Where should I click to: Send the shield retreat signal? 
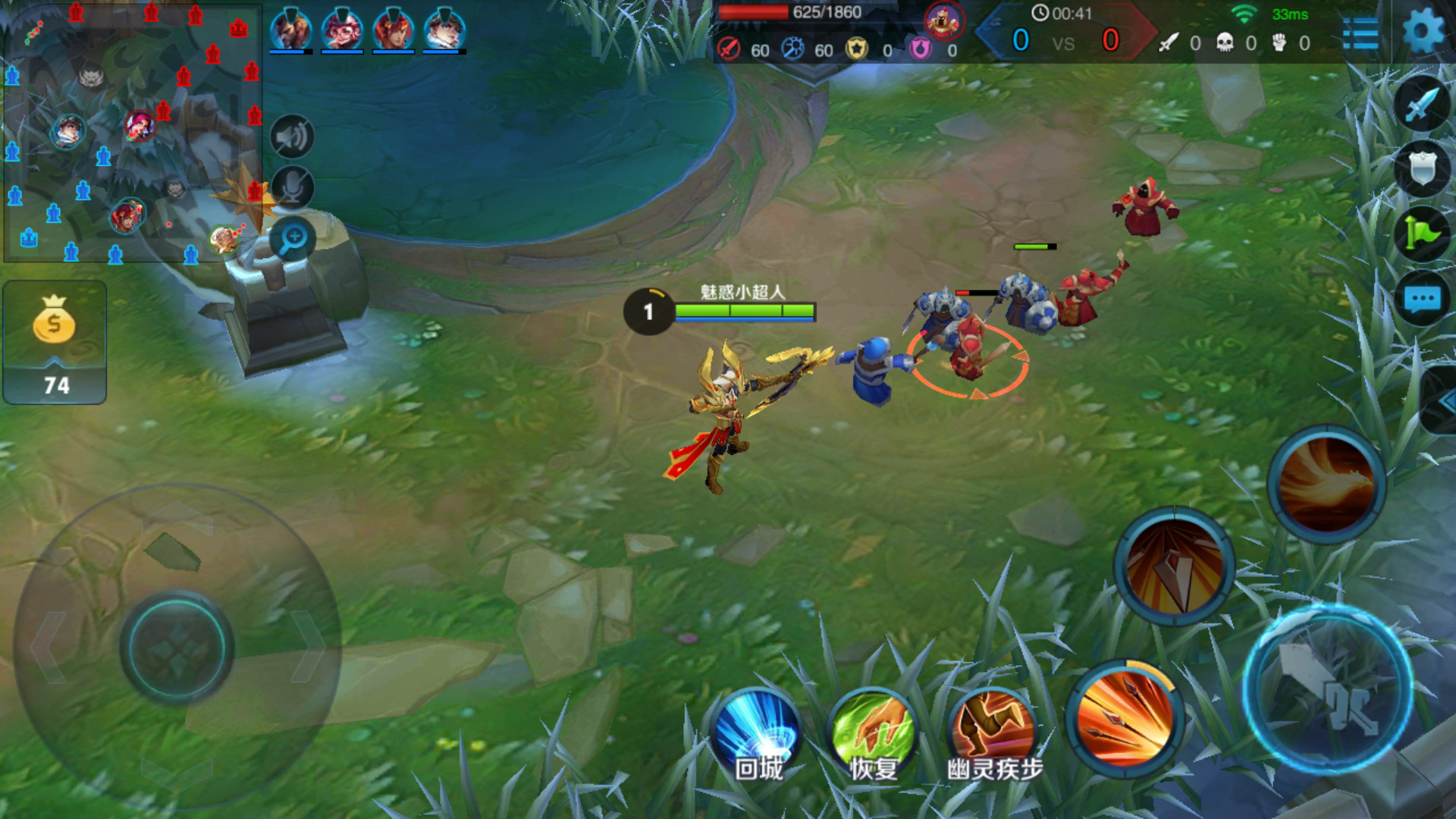point(1422,168)
